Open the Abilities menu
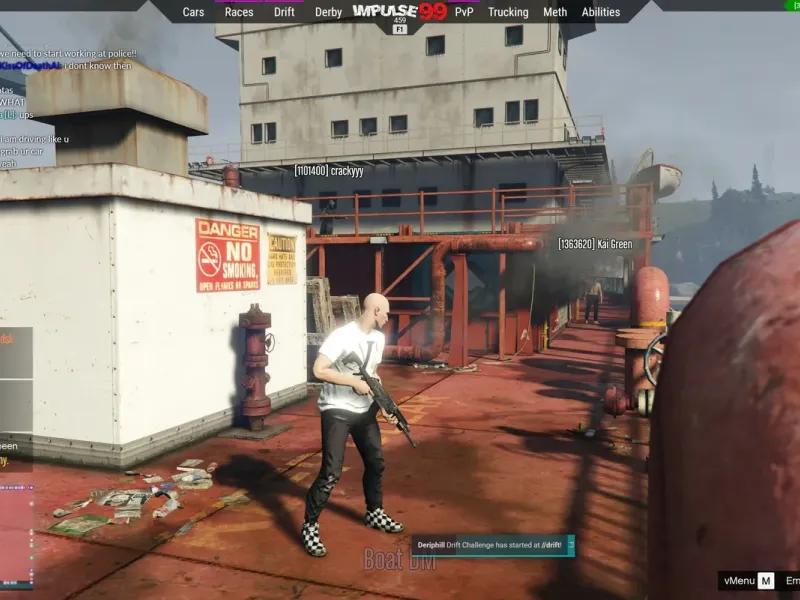 click(601, 12)
